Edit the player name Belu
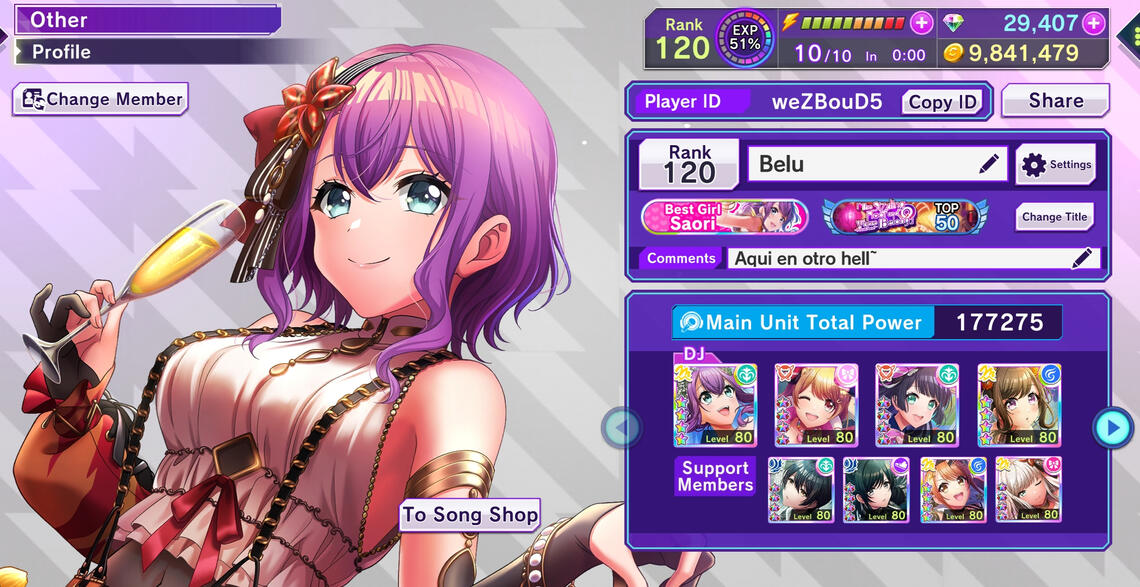Viewport: 1140px width, 587px height. point(989,165)
